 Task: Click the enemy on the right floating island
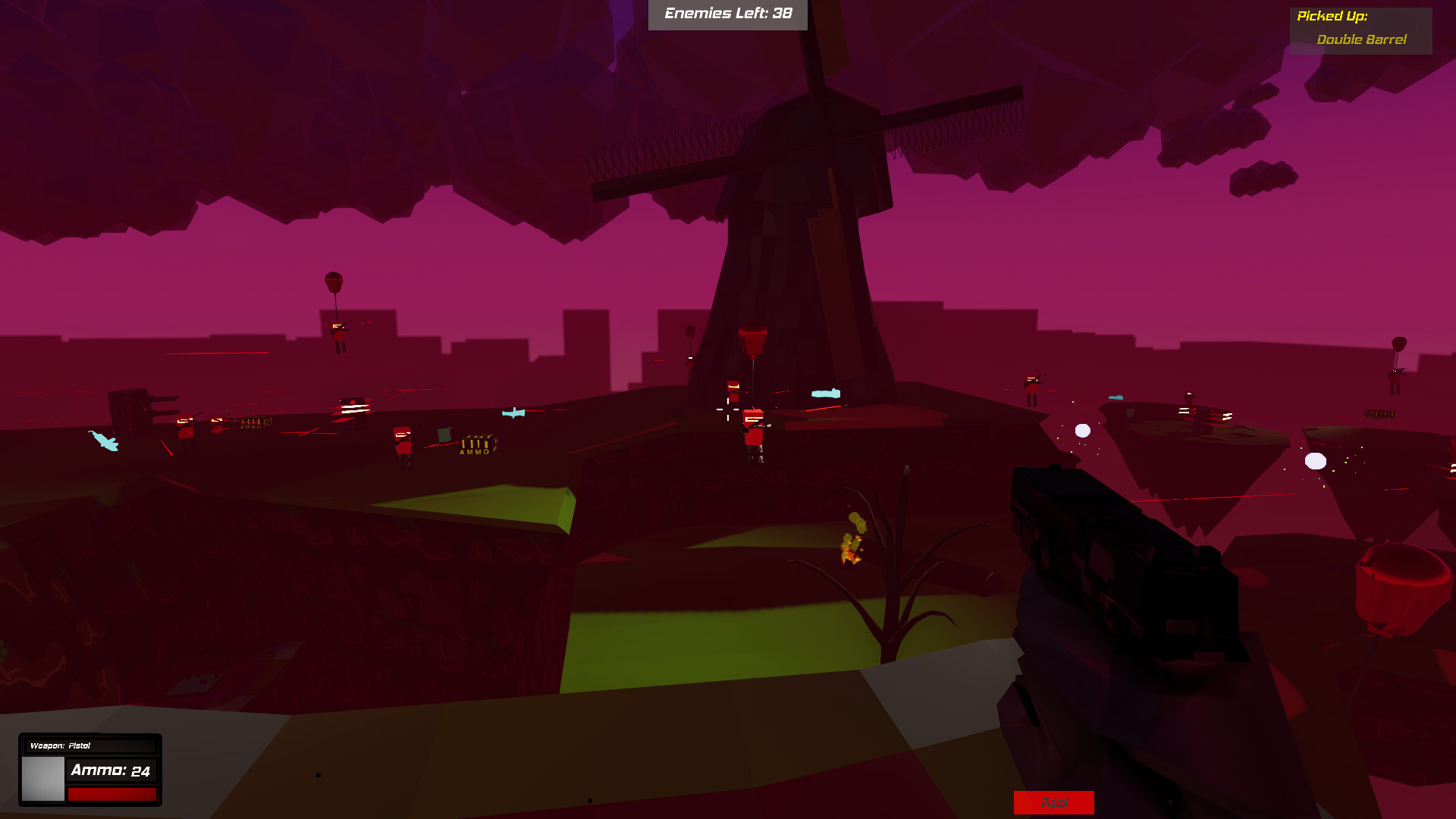[1031, 387]
